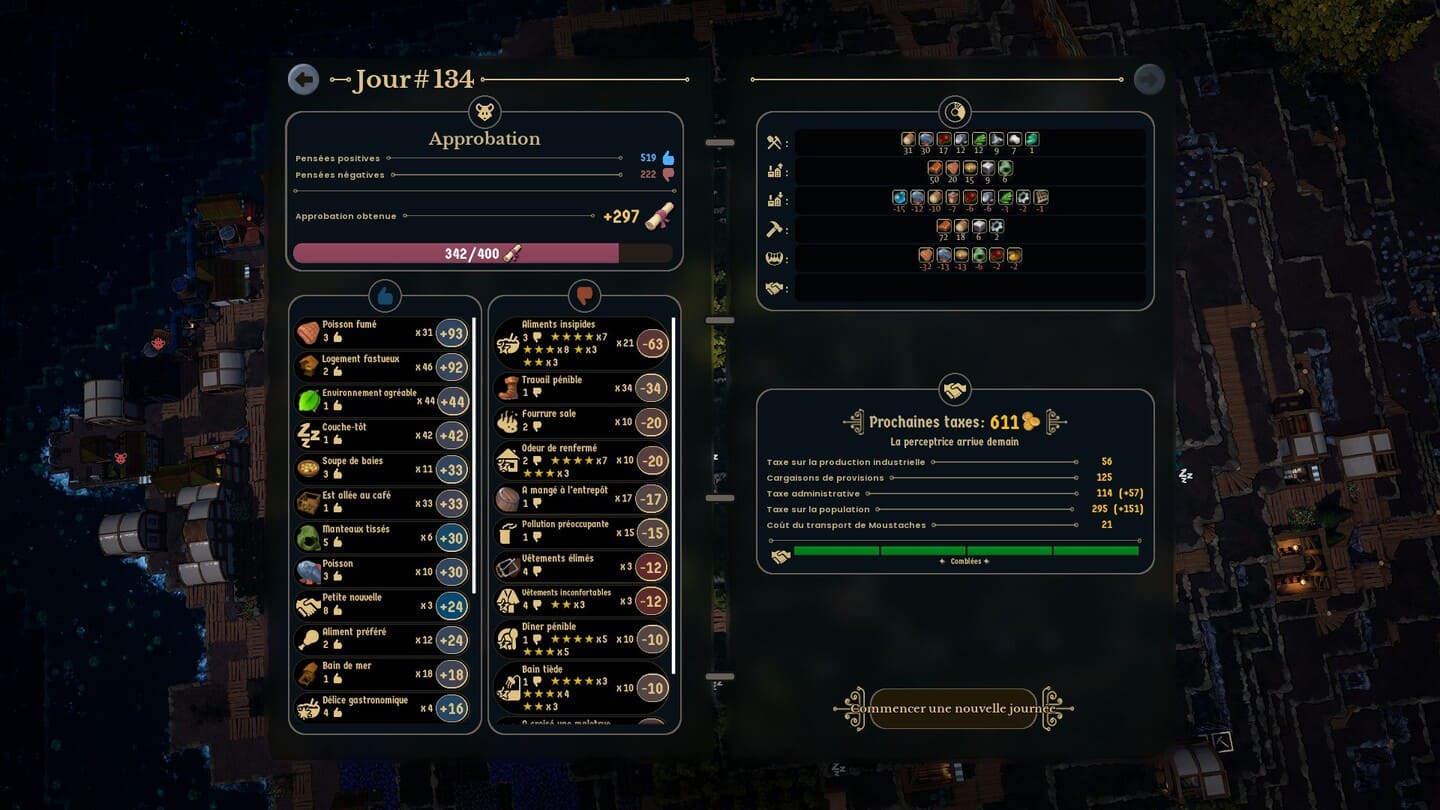This screenshot has width=1440, height=810.
Task: Select the Soupe de baies row
Action: (381, 468)
